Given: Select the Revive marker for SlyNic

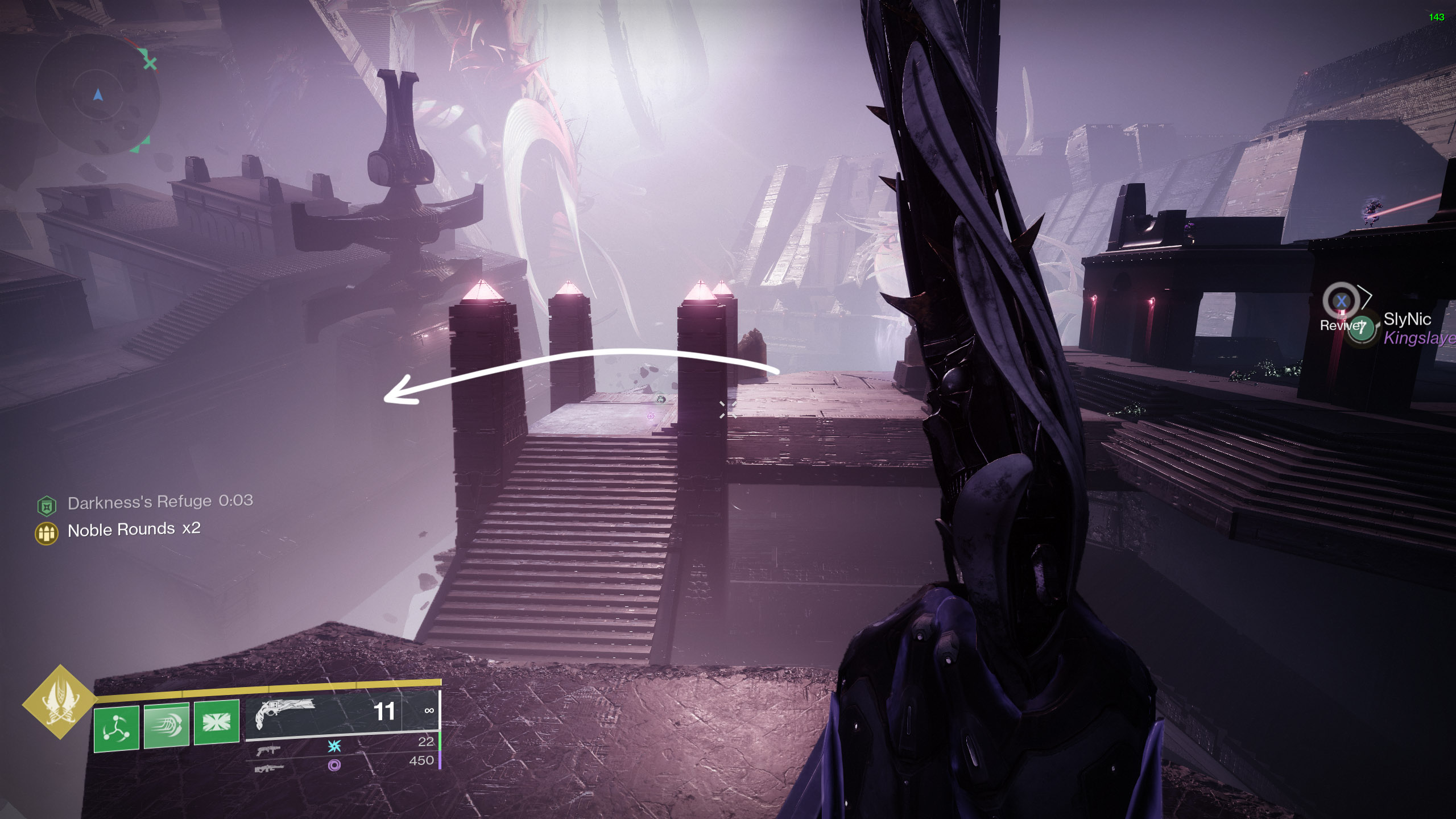Looking at the screenshot, I should 1341,301.
